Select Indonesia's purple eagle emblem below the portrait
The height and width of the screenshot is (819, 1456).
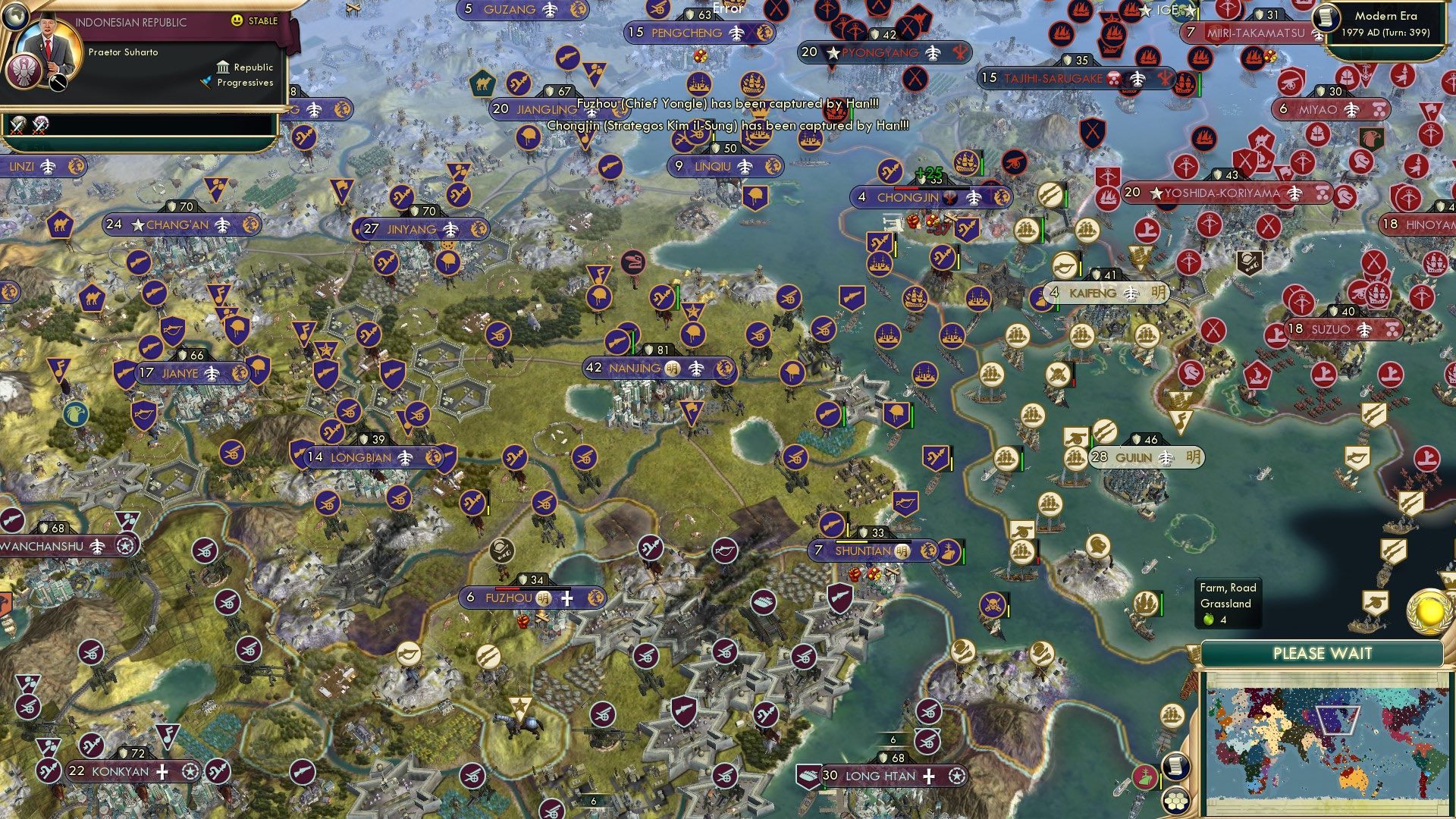[24, 71]
